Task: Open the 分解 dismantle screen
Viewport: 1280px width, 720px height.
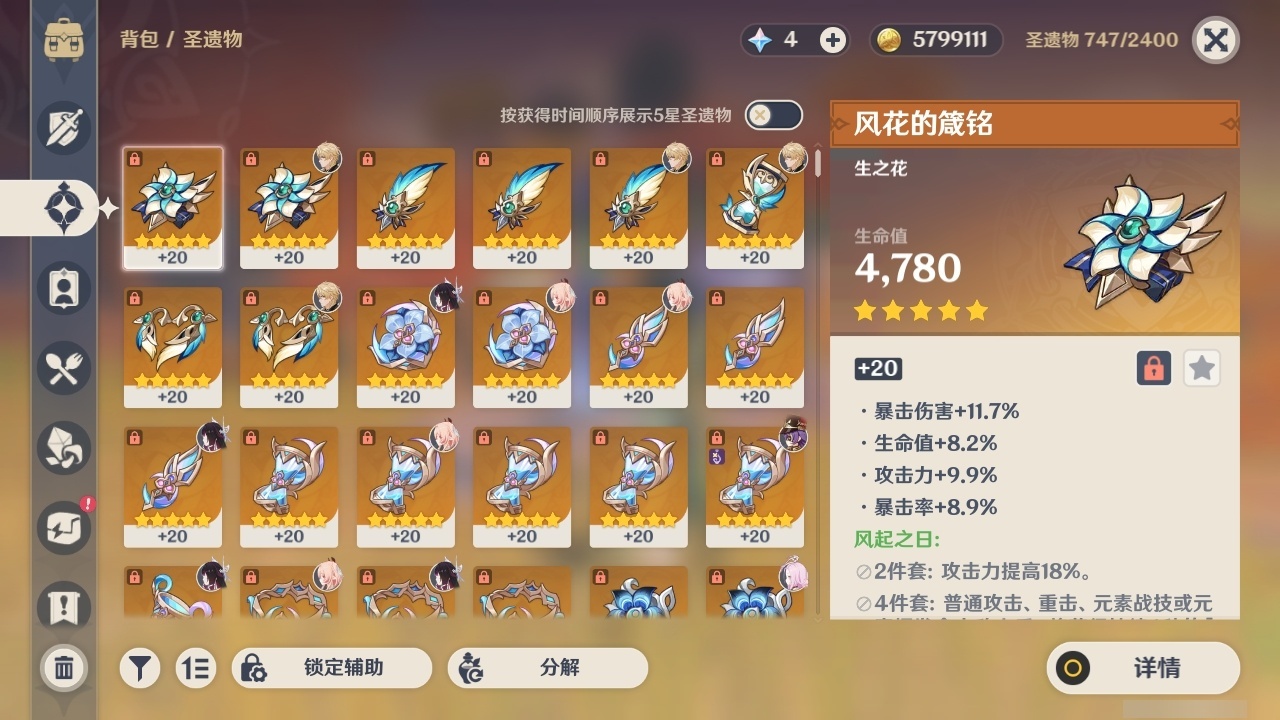Action: pyautogui.click(x=547, y=668)
